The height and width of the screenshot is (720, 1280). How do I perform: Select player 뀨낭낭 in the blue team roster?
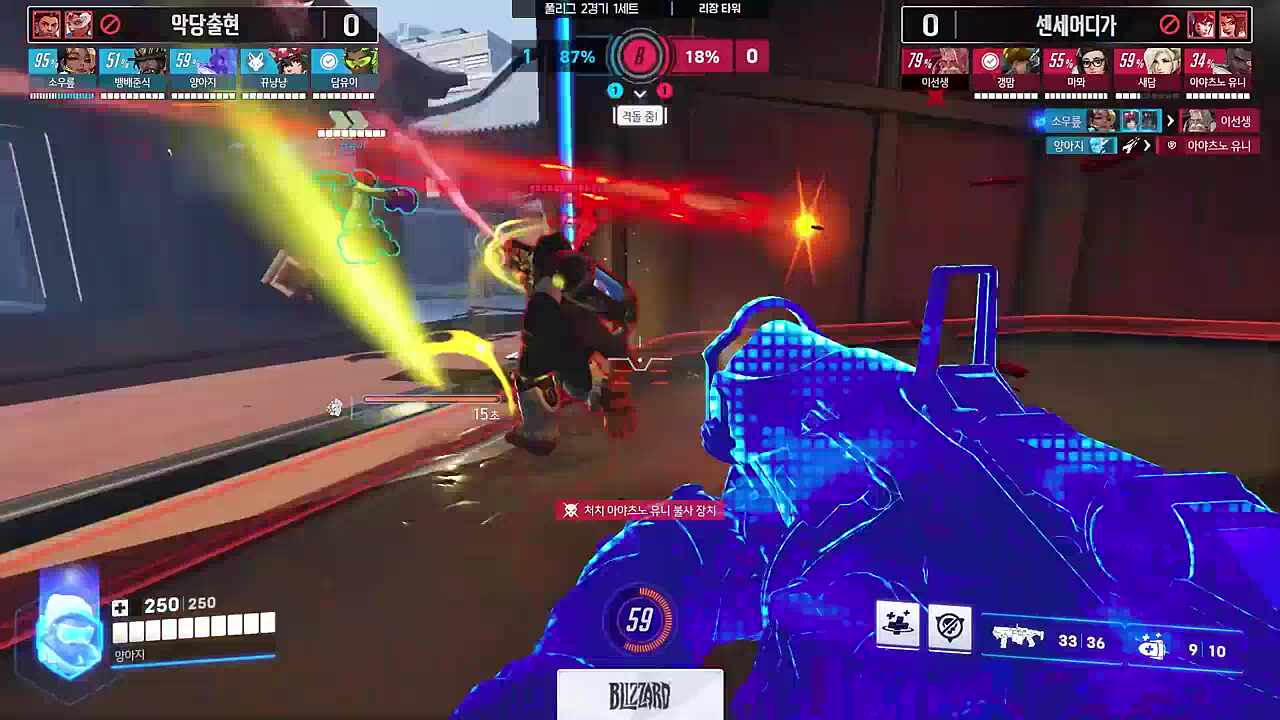click(x=273, y=70)
